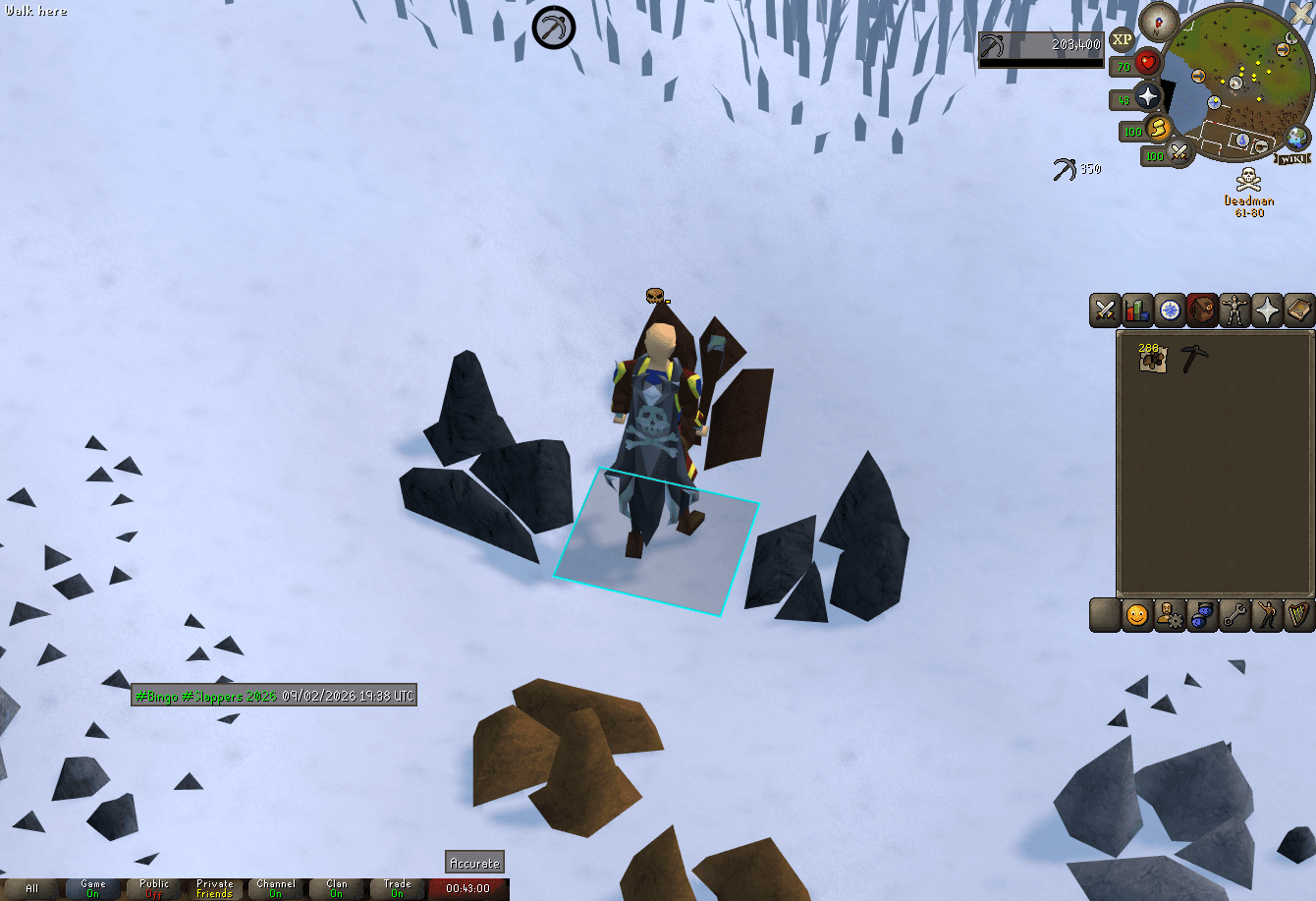Image resolution: width=1316 pixels, height=901 pixels.
Task: Click the Accurate combat style indicator
Action: click(474, 863)
